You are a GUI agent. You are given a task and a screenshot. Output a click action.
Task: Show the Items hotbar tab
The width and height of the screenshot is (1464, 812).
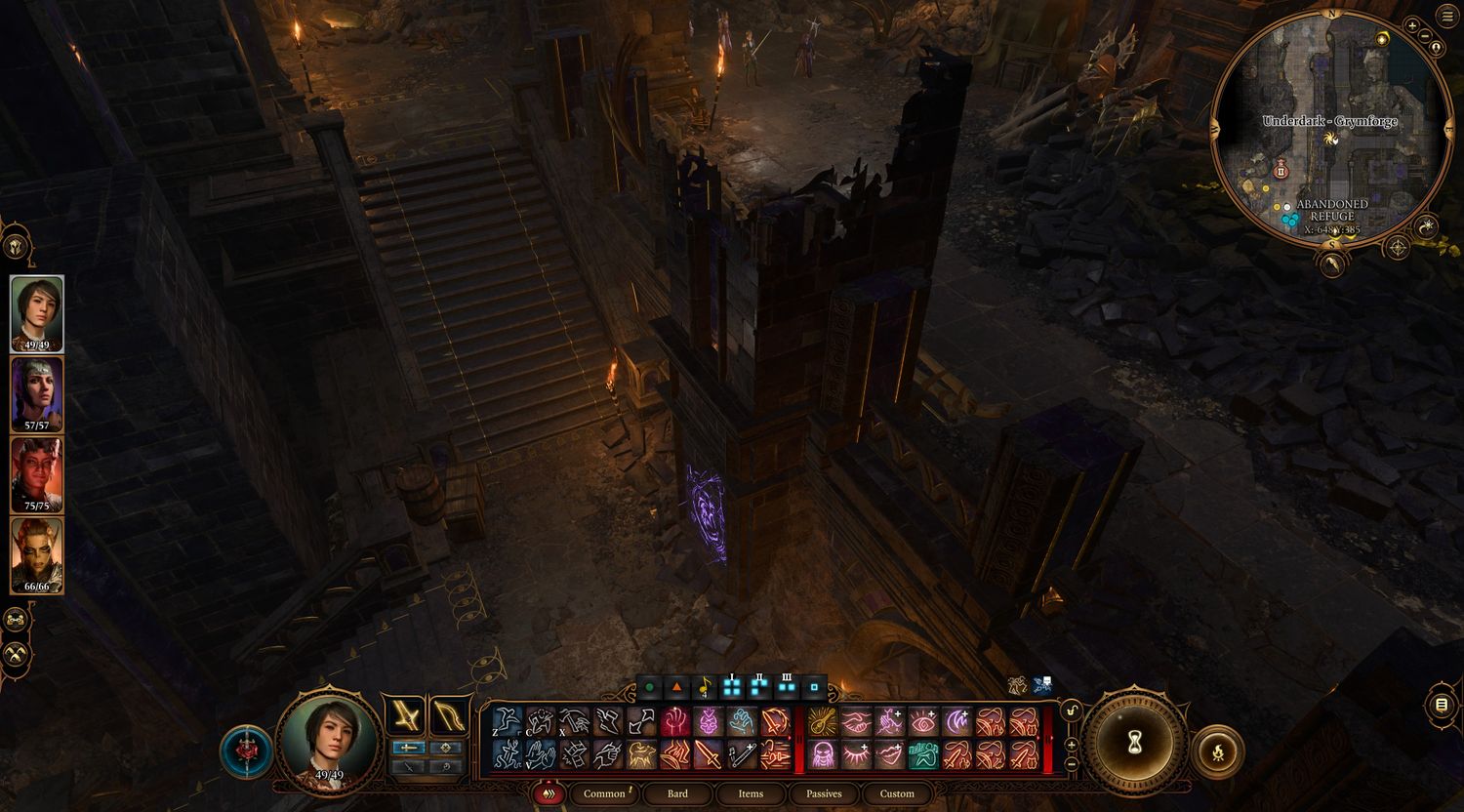(751, 793)
